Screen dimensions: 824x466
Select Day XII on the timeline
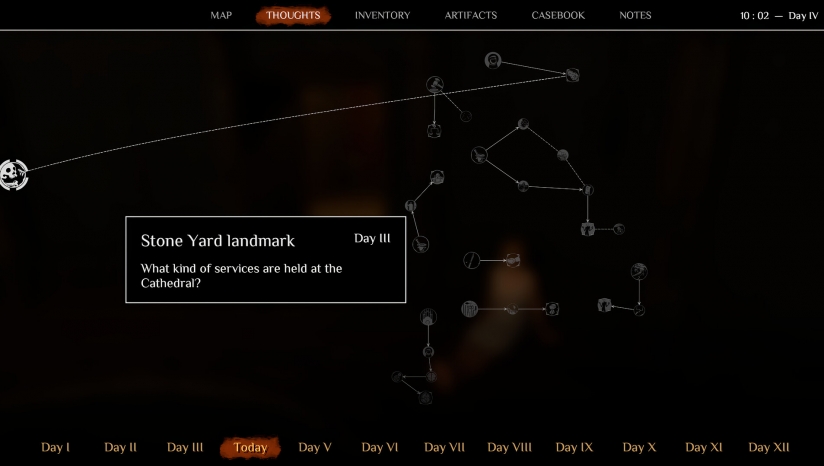pyautogui.click(x=769, y=448)
